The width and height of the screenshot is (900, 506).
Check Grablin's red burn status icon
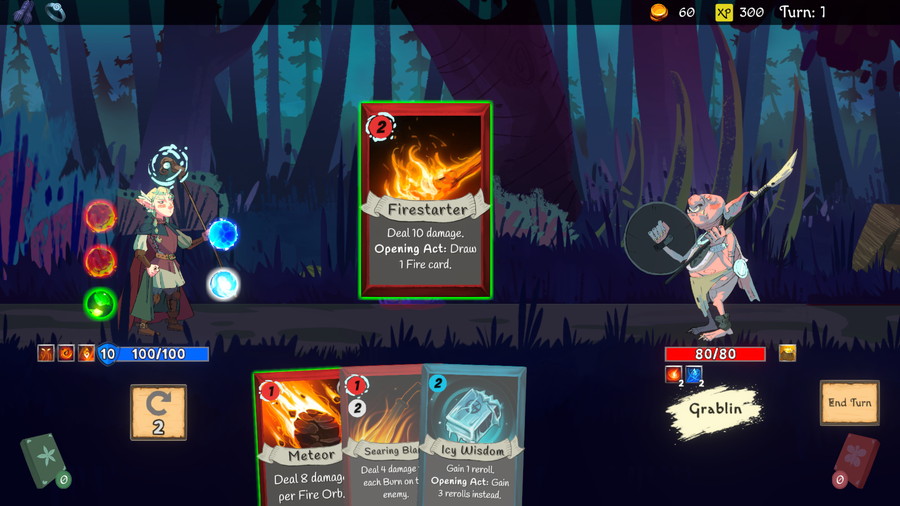[x=673, y=375]
